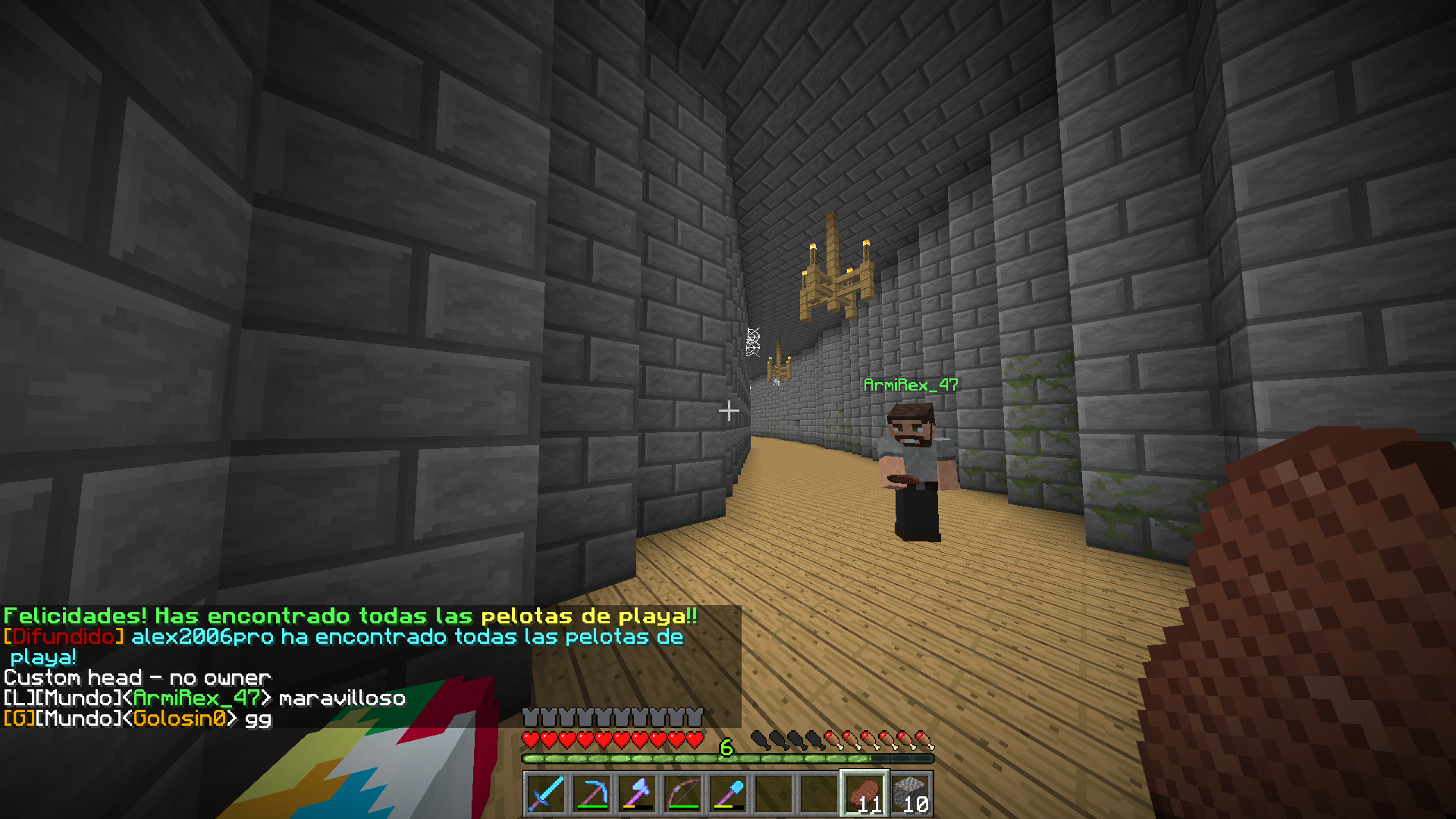
Task: Equip the bow from the hotbar
Action: click(x=682, y=794)
